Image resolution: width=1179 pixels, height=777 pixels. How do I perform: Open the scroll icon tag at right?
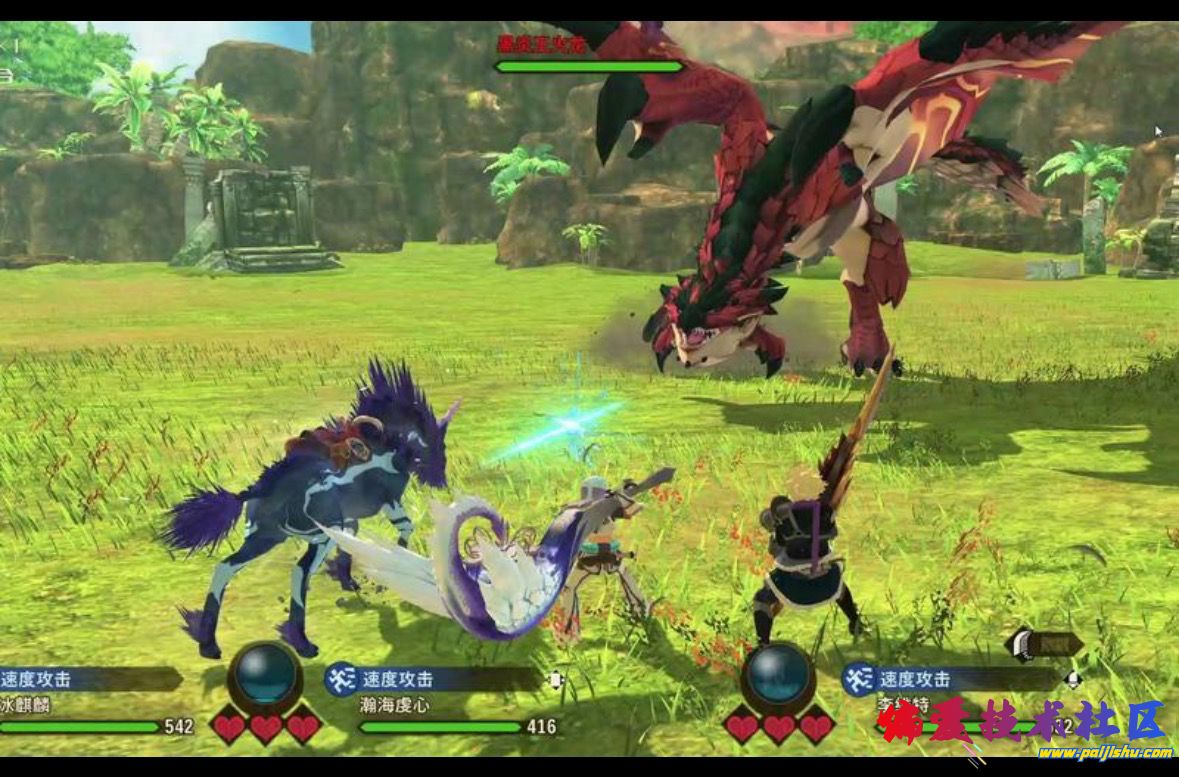pyautogui.click(x=1043, y=644)
